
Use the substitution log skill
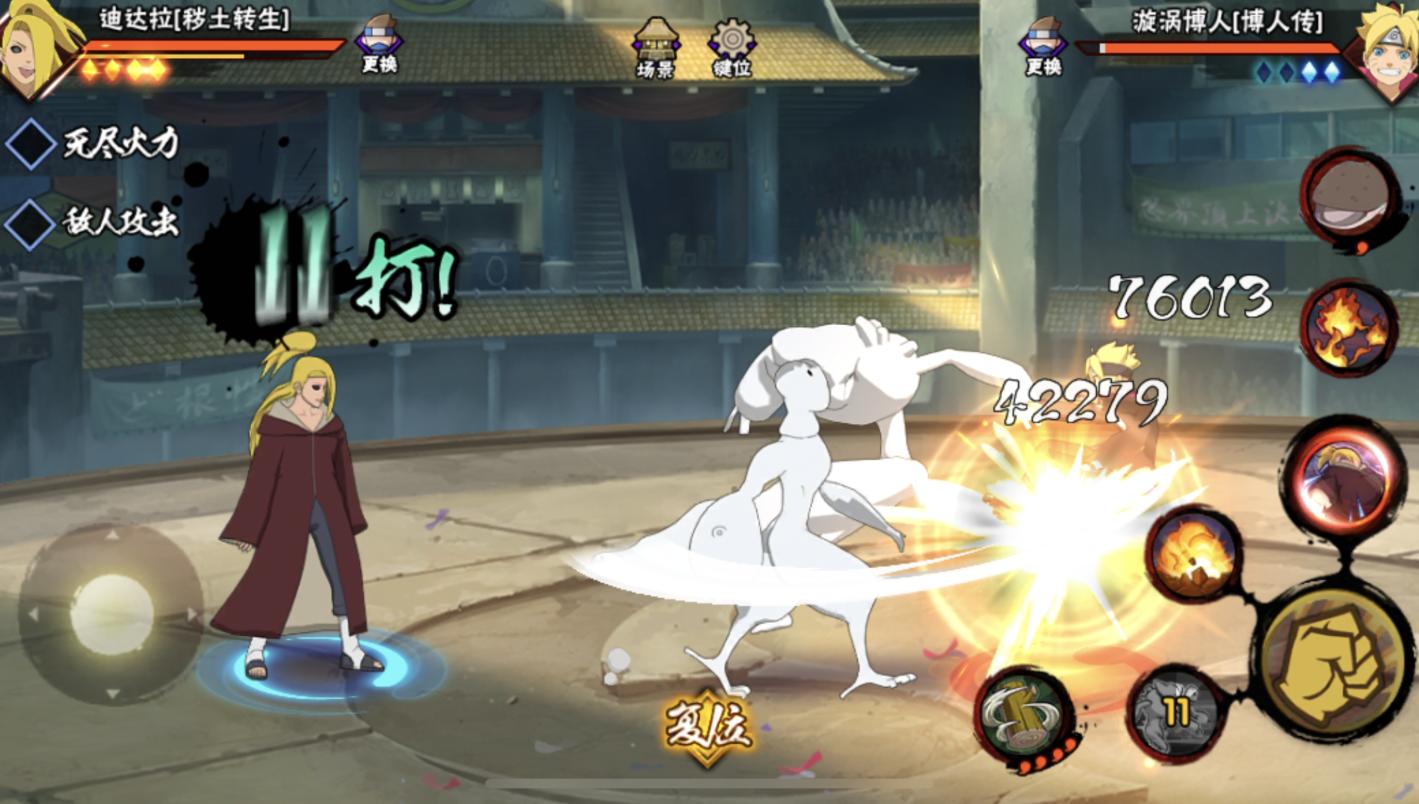tap(1023, 715)
